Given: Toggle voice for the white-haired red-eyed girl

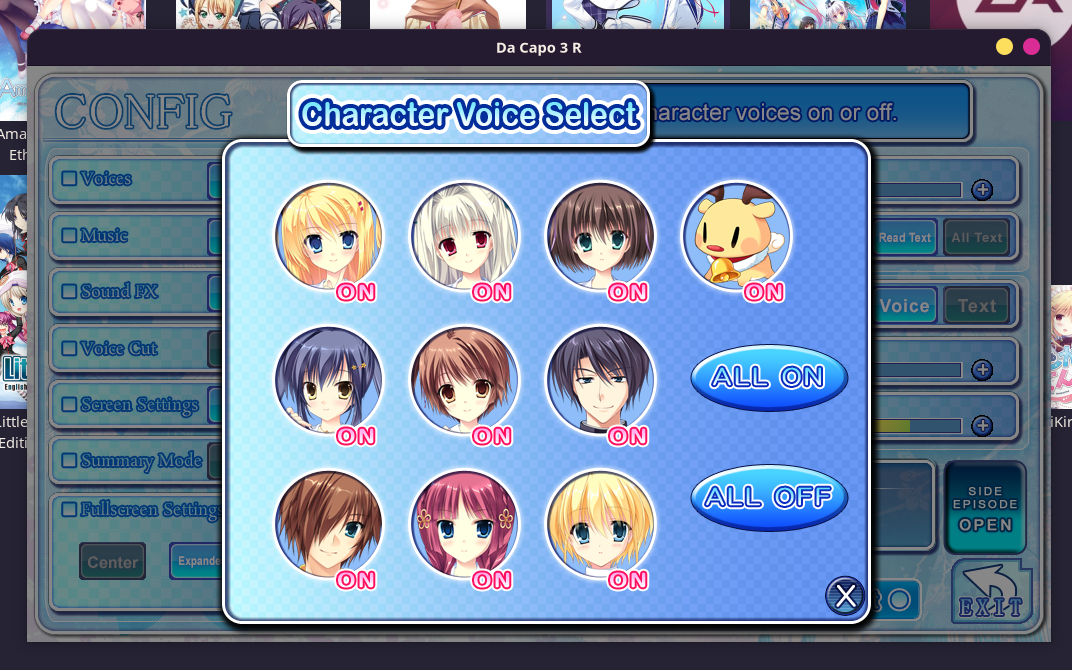Looking at the screenshot, I should 465,237.
